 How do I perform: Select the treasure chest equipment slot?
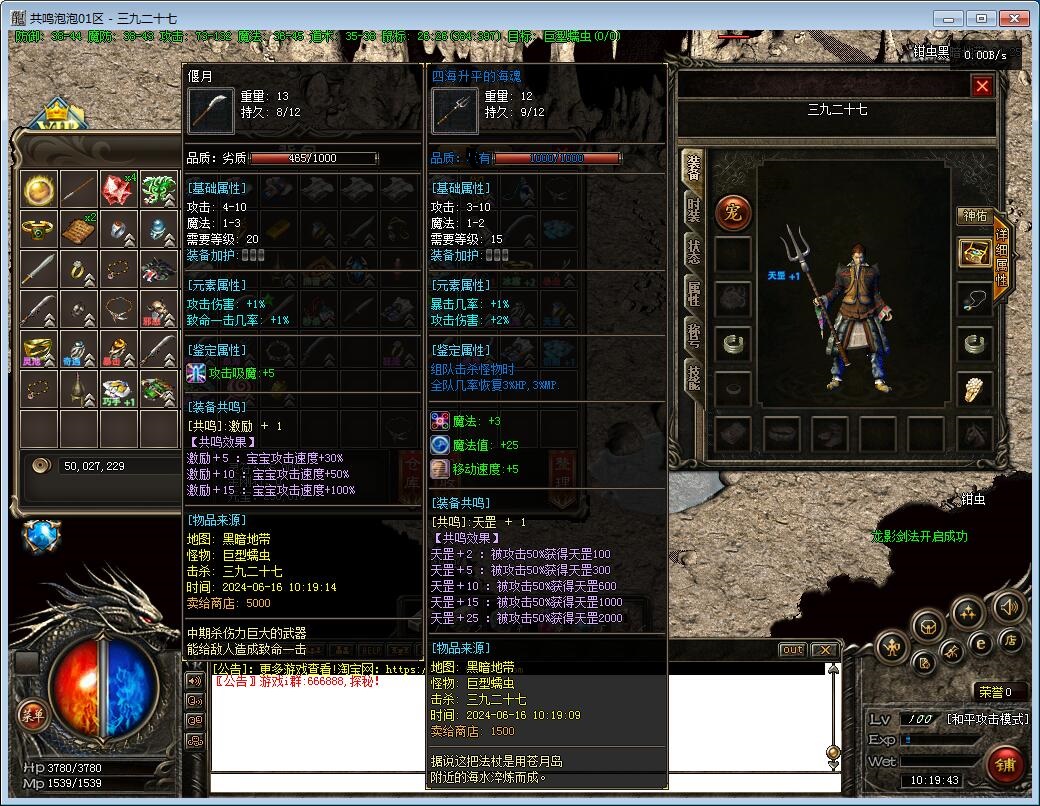pos(974,253)
